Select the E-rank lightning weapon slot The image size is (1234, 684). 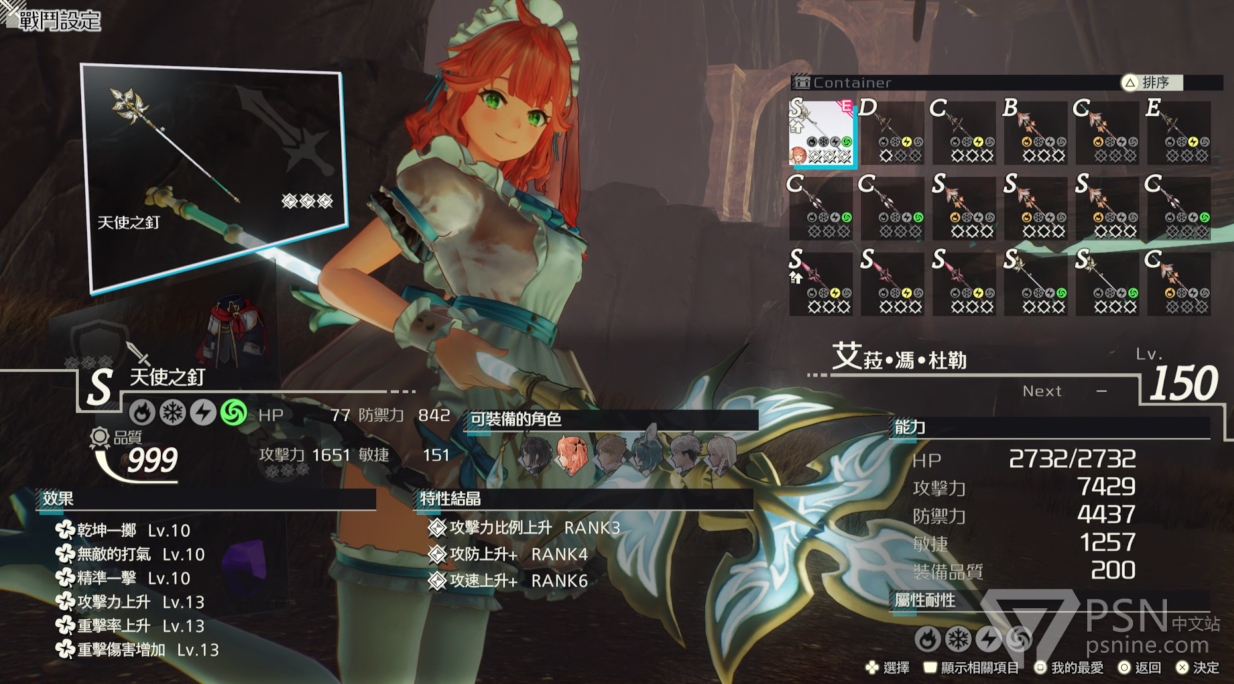point(1178,133)
